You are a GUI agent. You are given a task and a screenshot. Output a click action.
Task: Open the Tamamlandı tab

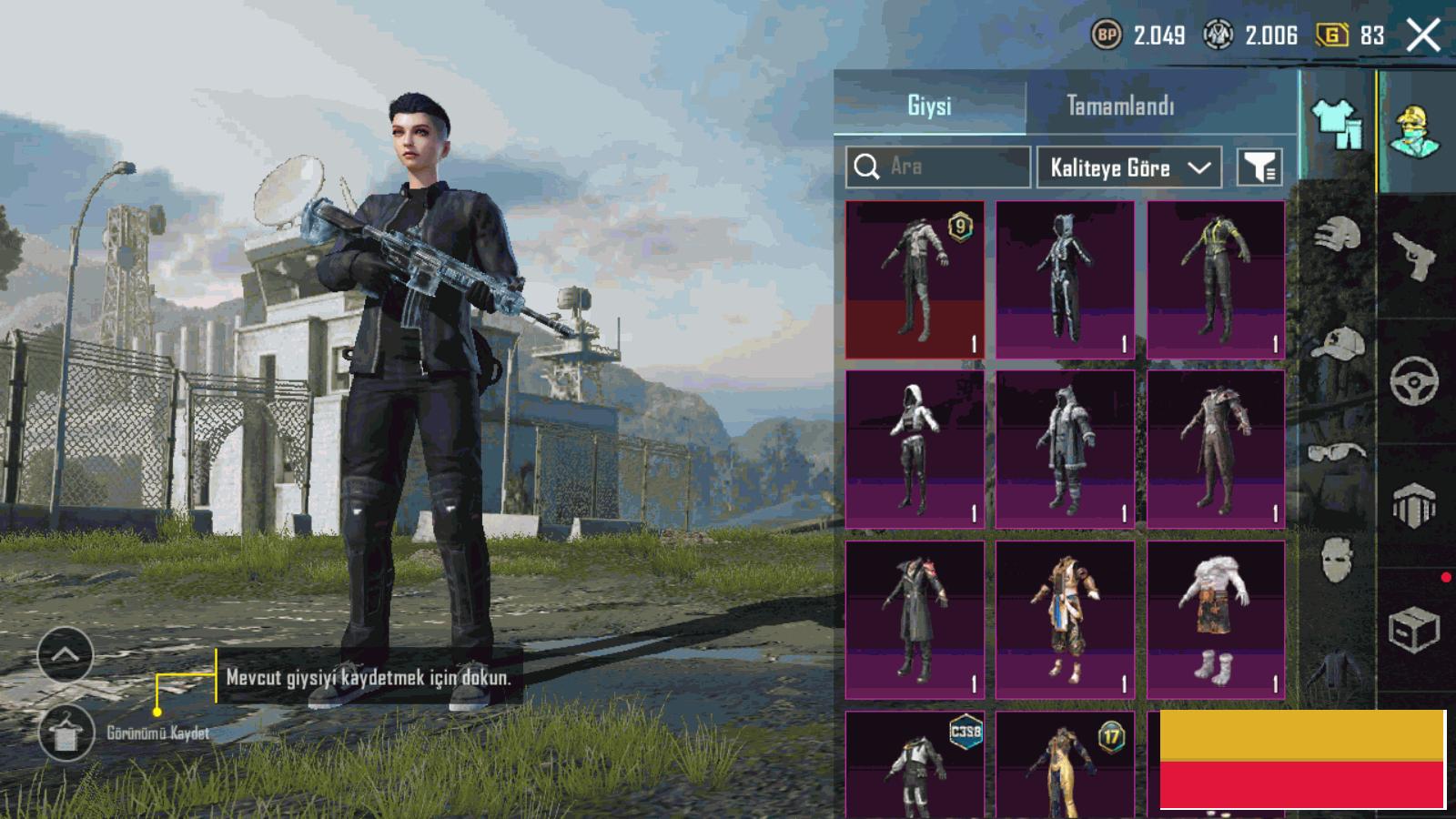pos(1120,106)
